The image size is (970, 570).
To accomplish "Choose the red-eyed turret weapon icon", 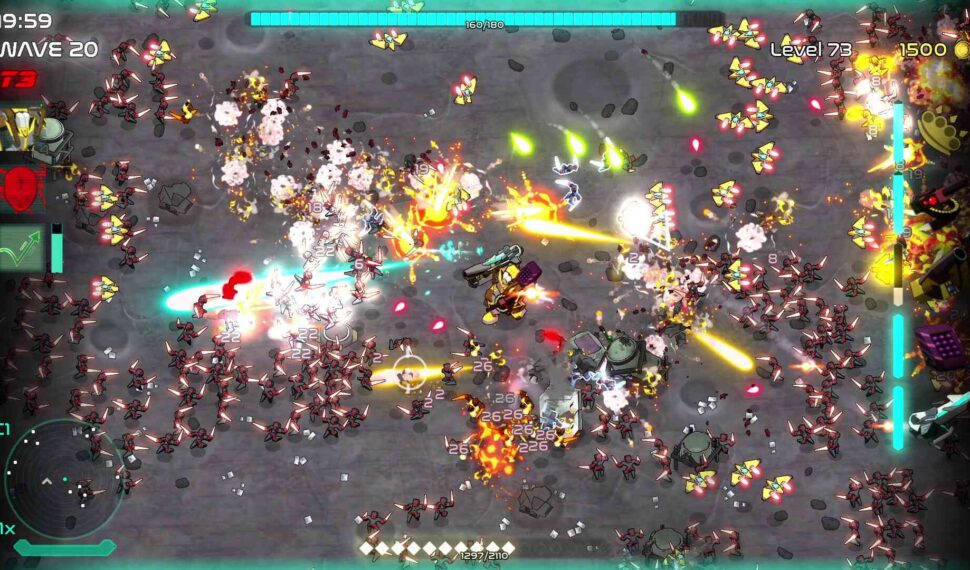I will point(942,195).
